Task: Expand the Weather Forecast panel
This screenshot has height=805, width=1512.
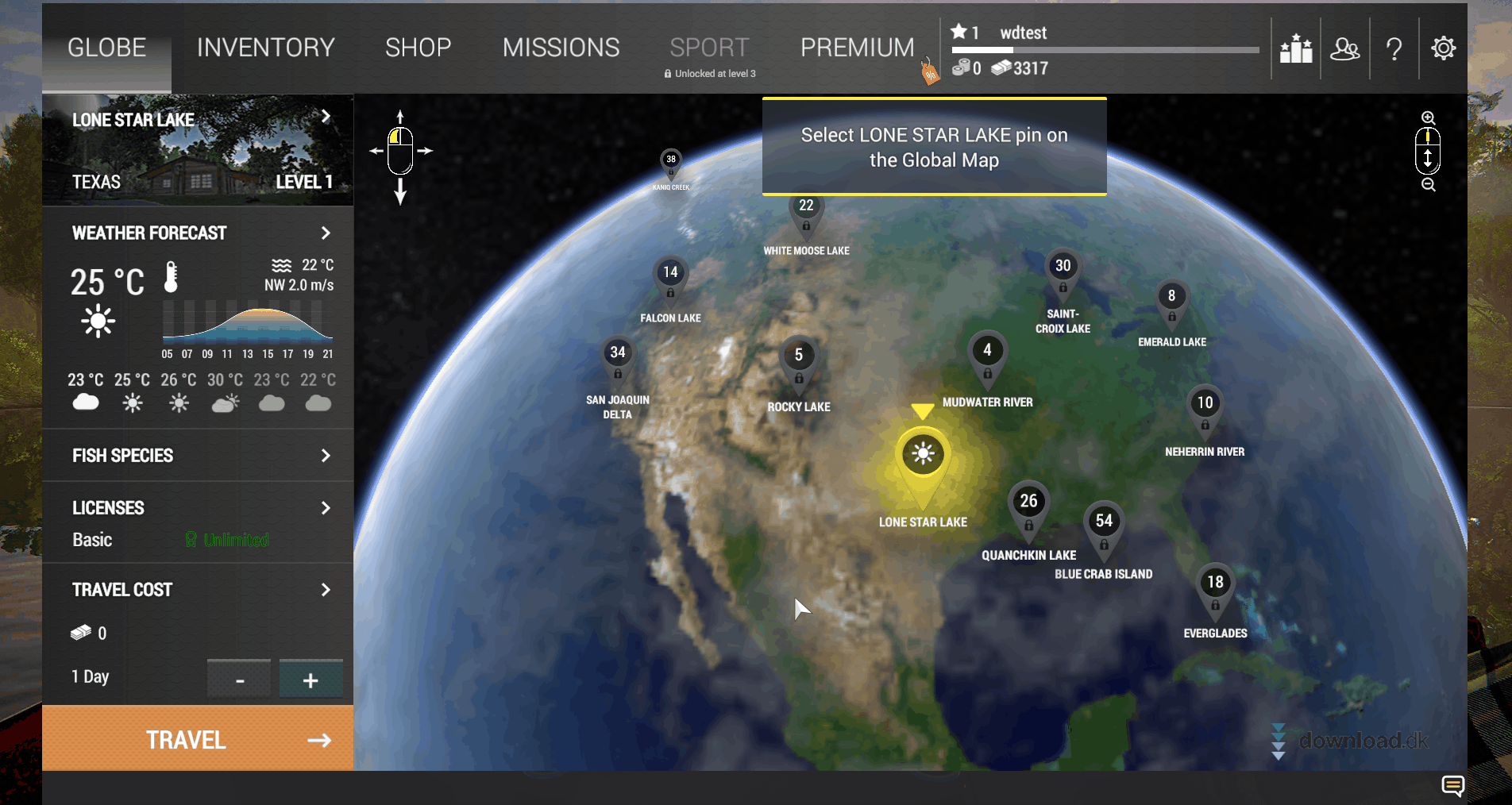Action: 325,233
